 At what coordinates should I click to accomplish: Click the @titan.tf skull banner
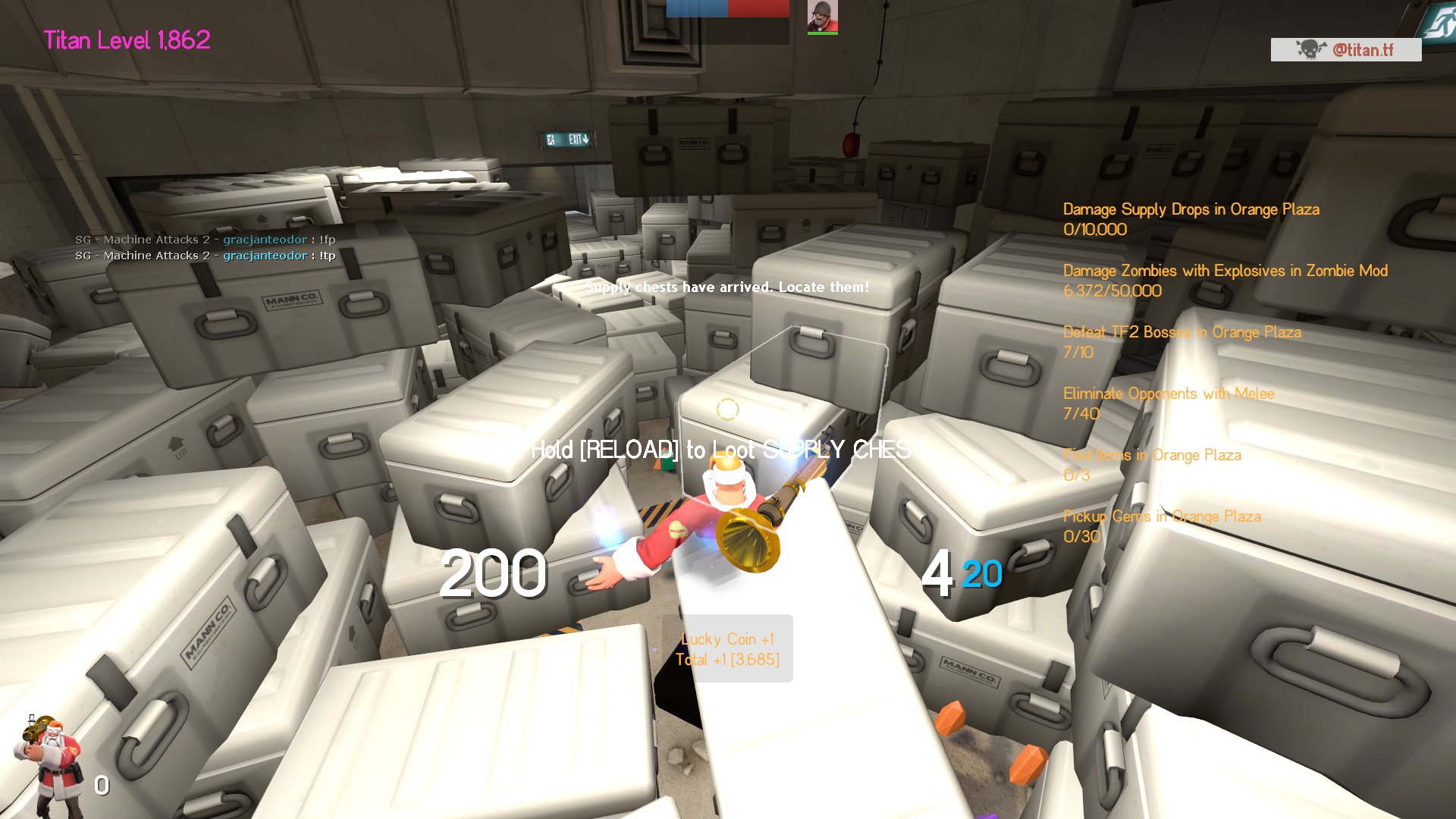1345,50
